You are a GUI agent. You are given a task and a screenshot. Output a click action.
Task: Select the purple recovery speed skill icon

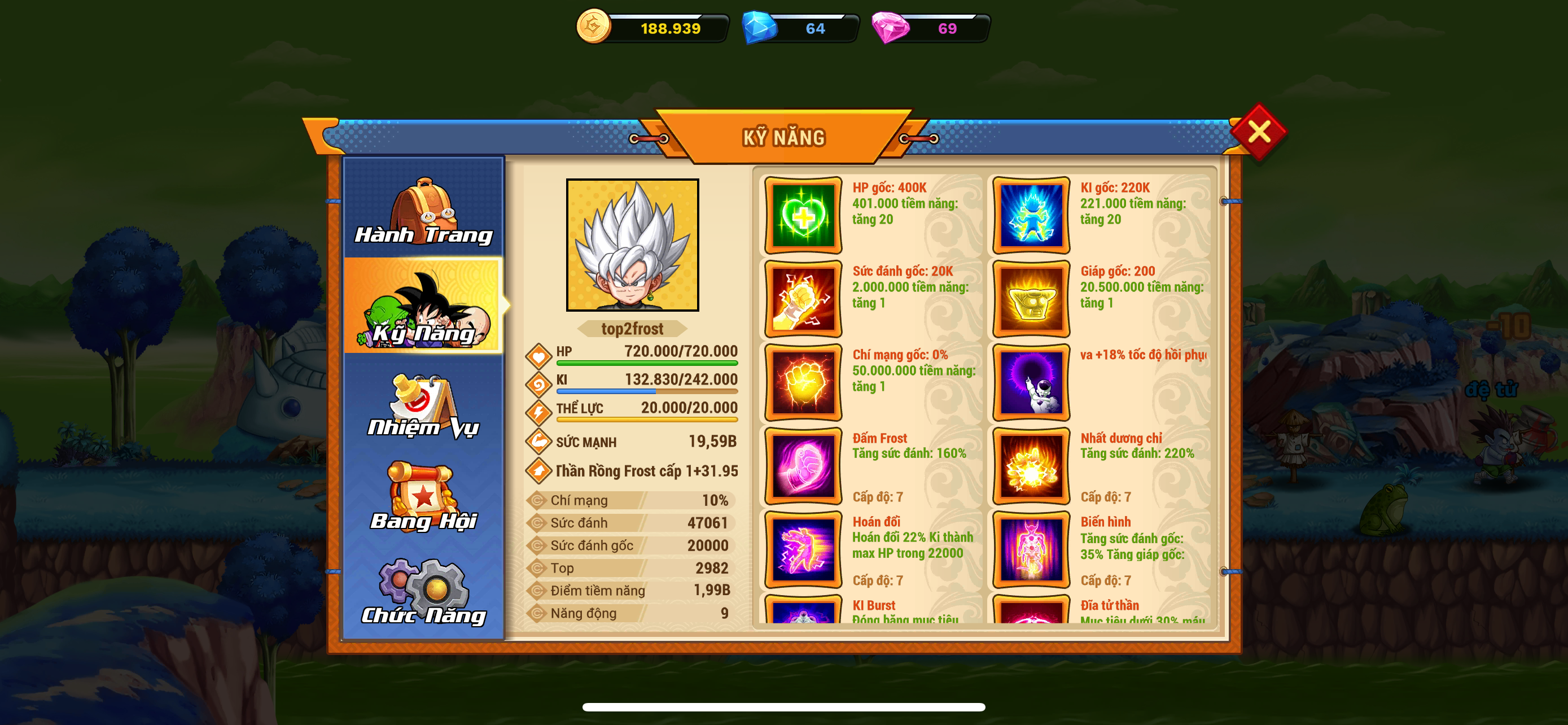click(1031, 382)
